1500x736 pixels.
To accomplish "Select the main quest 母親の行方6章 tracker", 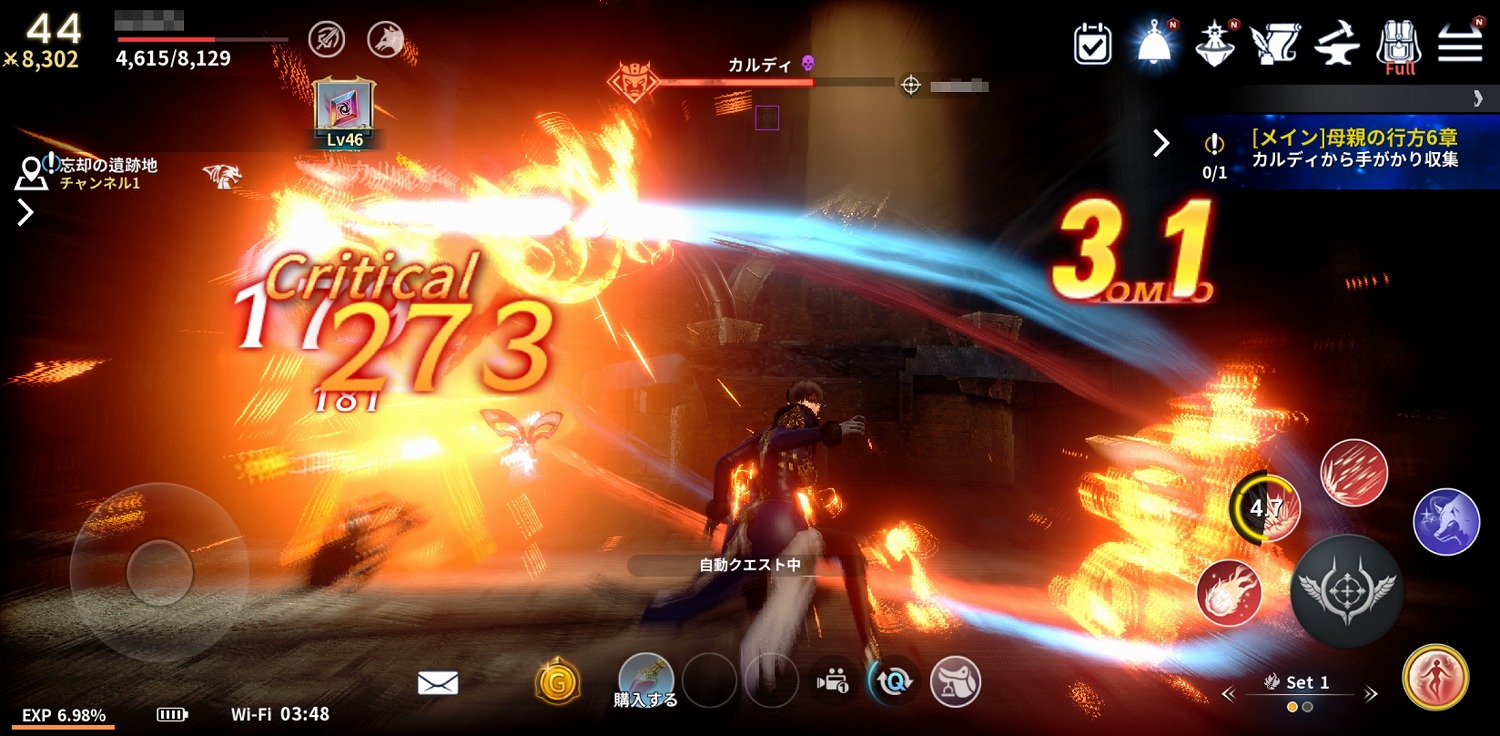I will [1340, 151].
